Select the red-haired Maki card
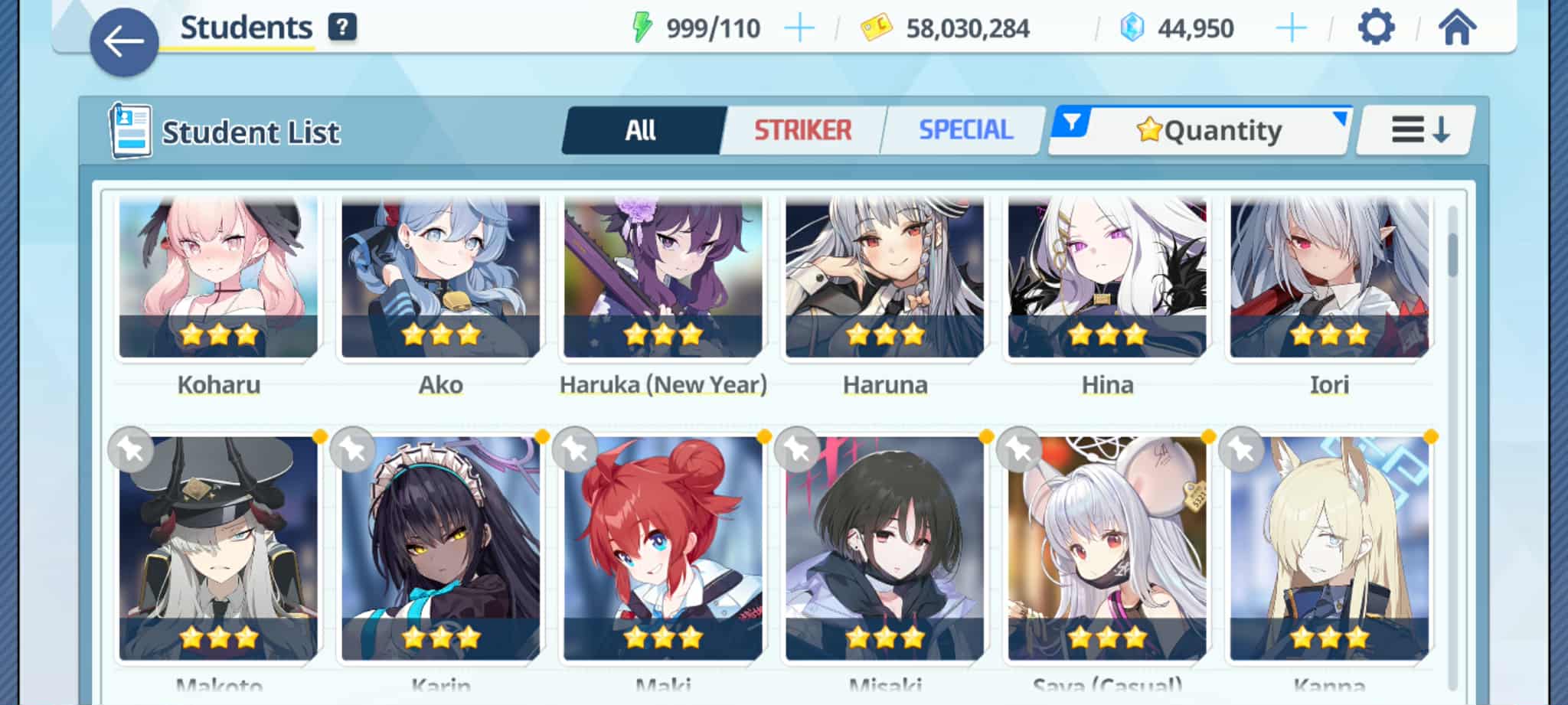The width and height of the screenshot is (1568, 705). coord(662,547)
